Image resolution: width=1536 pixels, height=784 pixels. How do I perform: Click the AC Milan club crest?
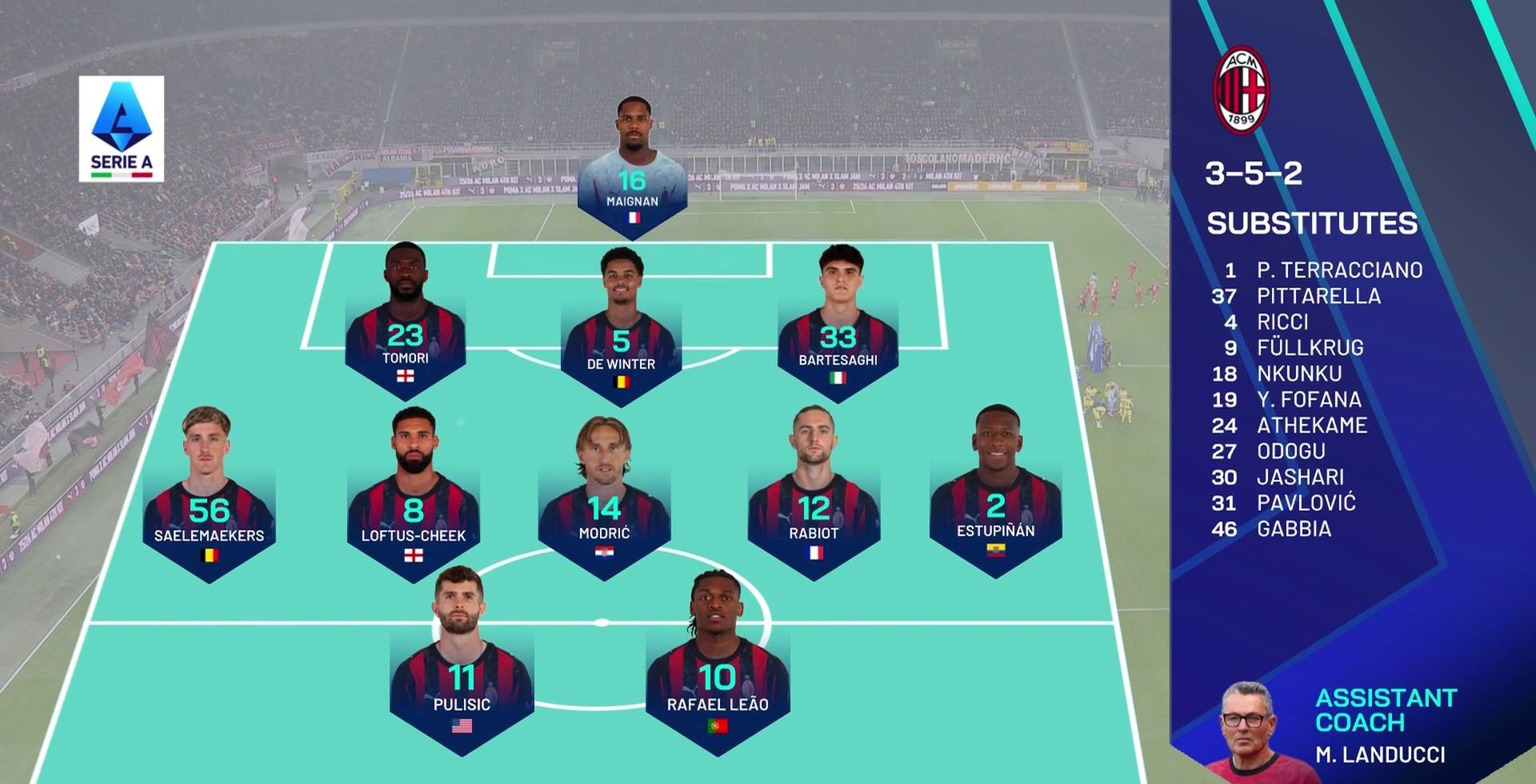pos(1241,90)
